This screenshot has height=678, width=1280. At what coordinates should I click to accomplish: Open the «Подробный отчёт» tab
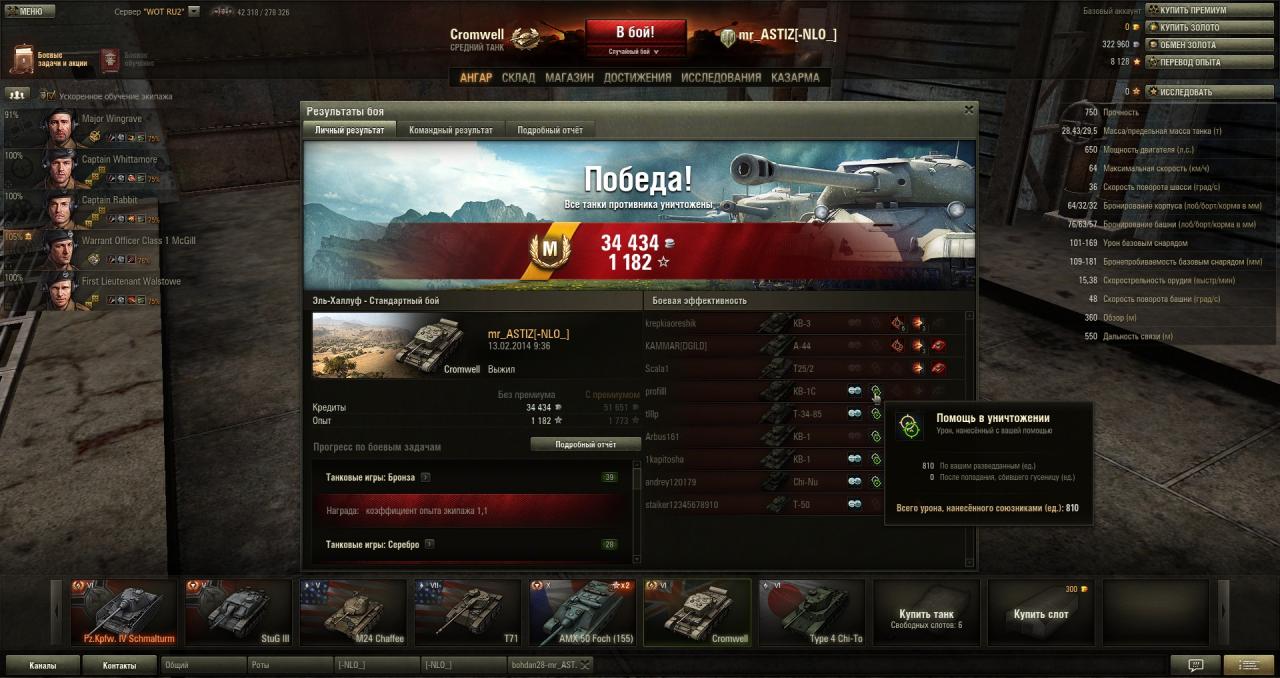coord(550,130)
